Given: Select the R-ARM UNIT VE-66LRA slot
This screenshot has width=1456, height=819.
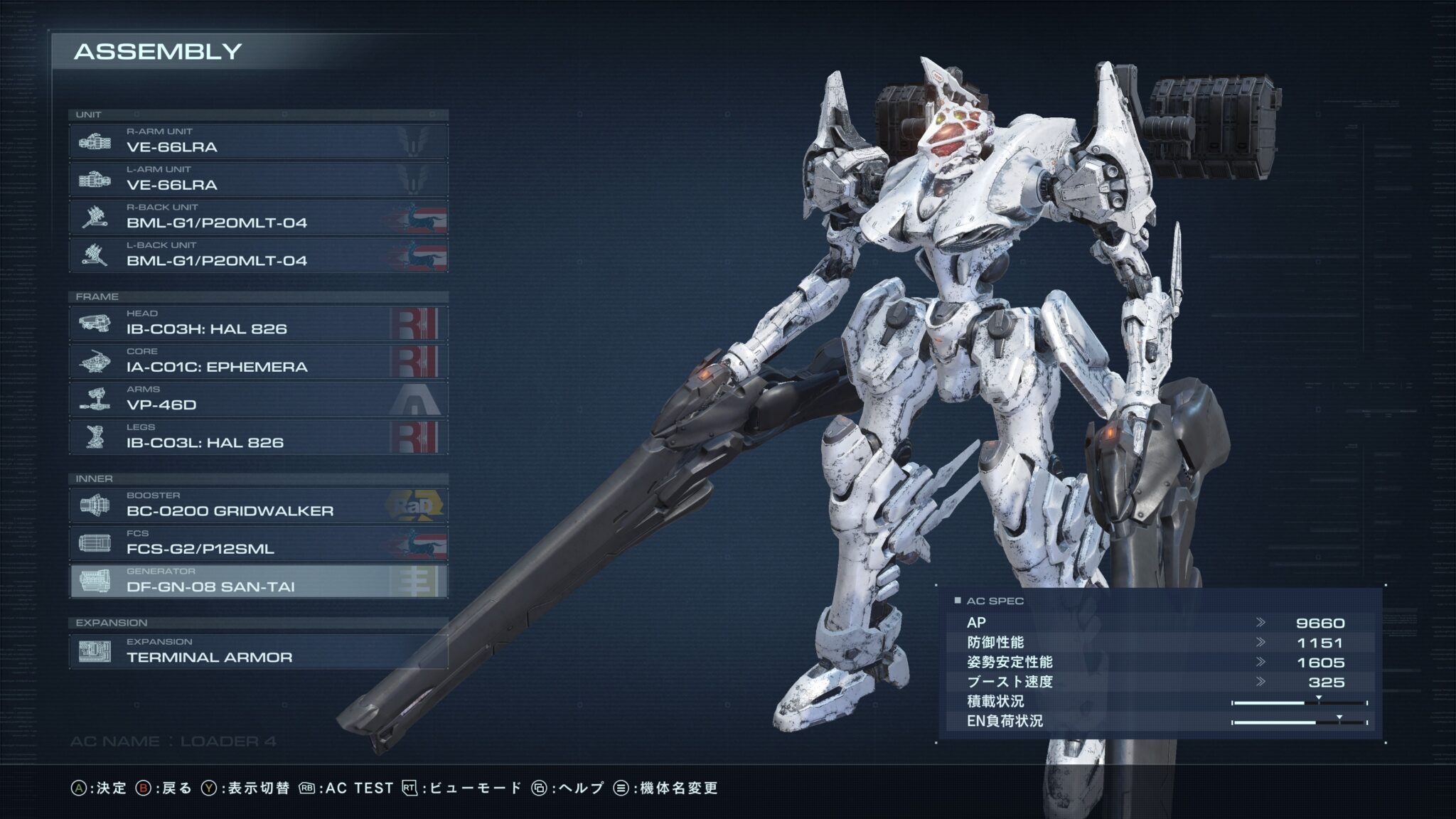Looking at the screenshot, I should (x=258, y=141).
